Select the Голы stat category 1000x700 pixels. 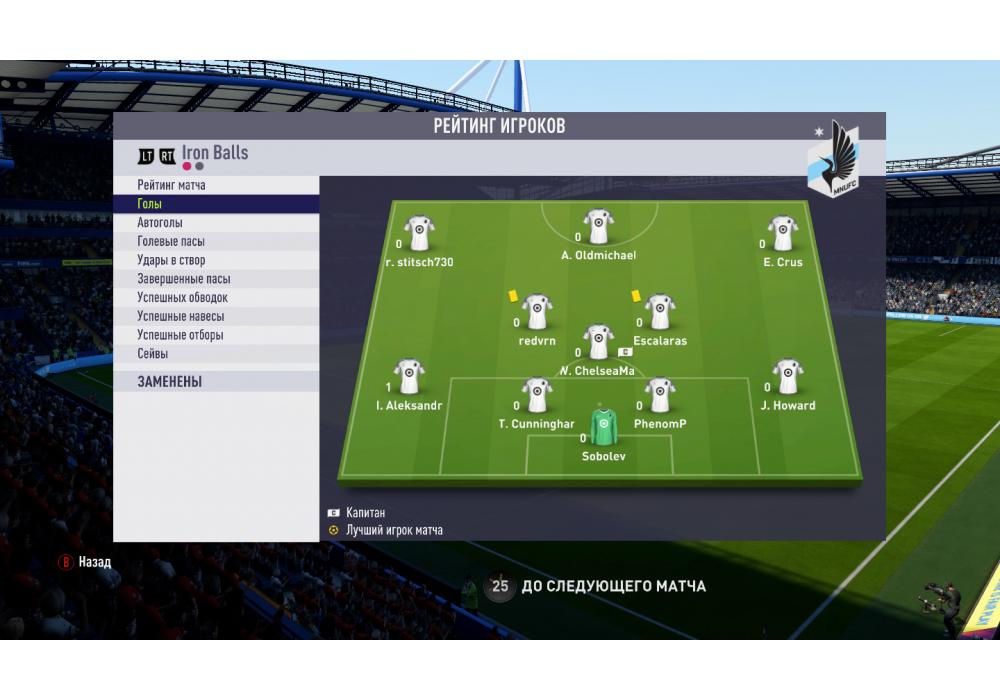pyautogui.click(x=216, y=204)
